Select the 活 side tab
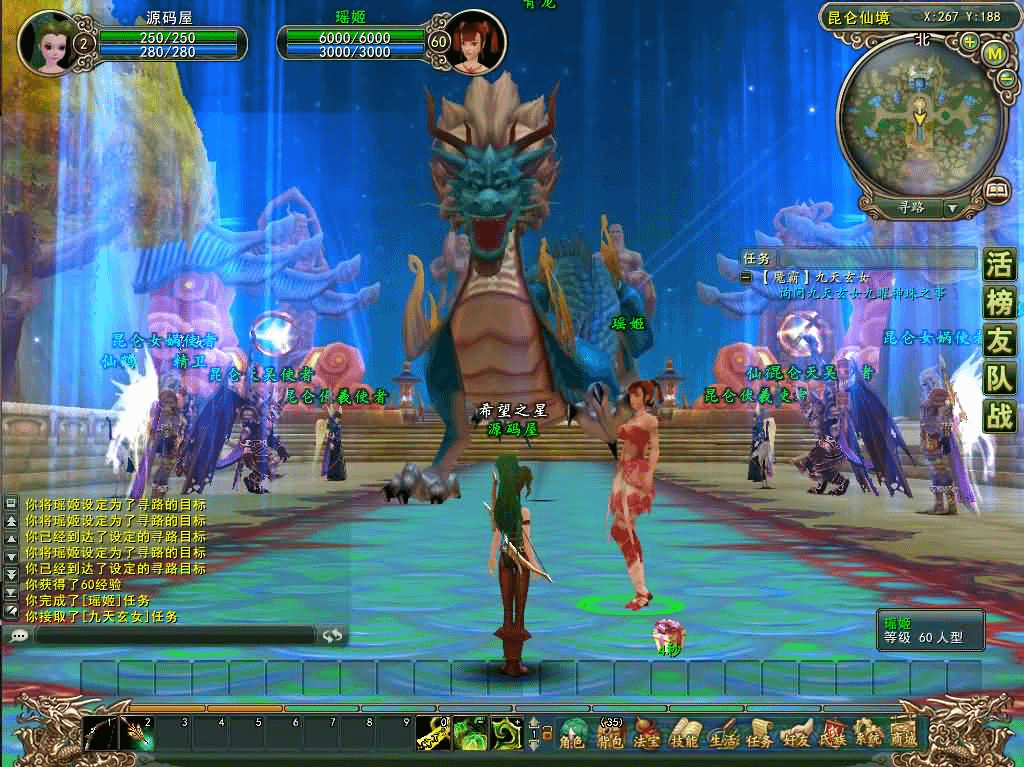The image size is (1024, 767). [999, 265]
